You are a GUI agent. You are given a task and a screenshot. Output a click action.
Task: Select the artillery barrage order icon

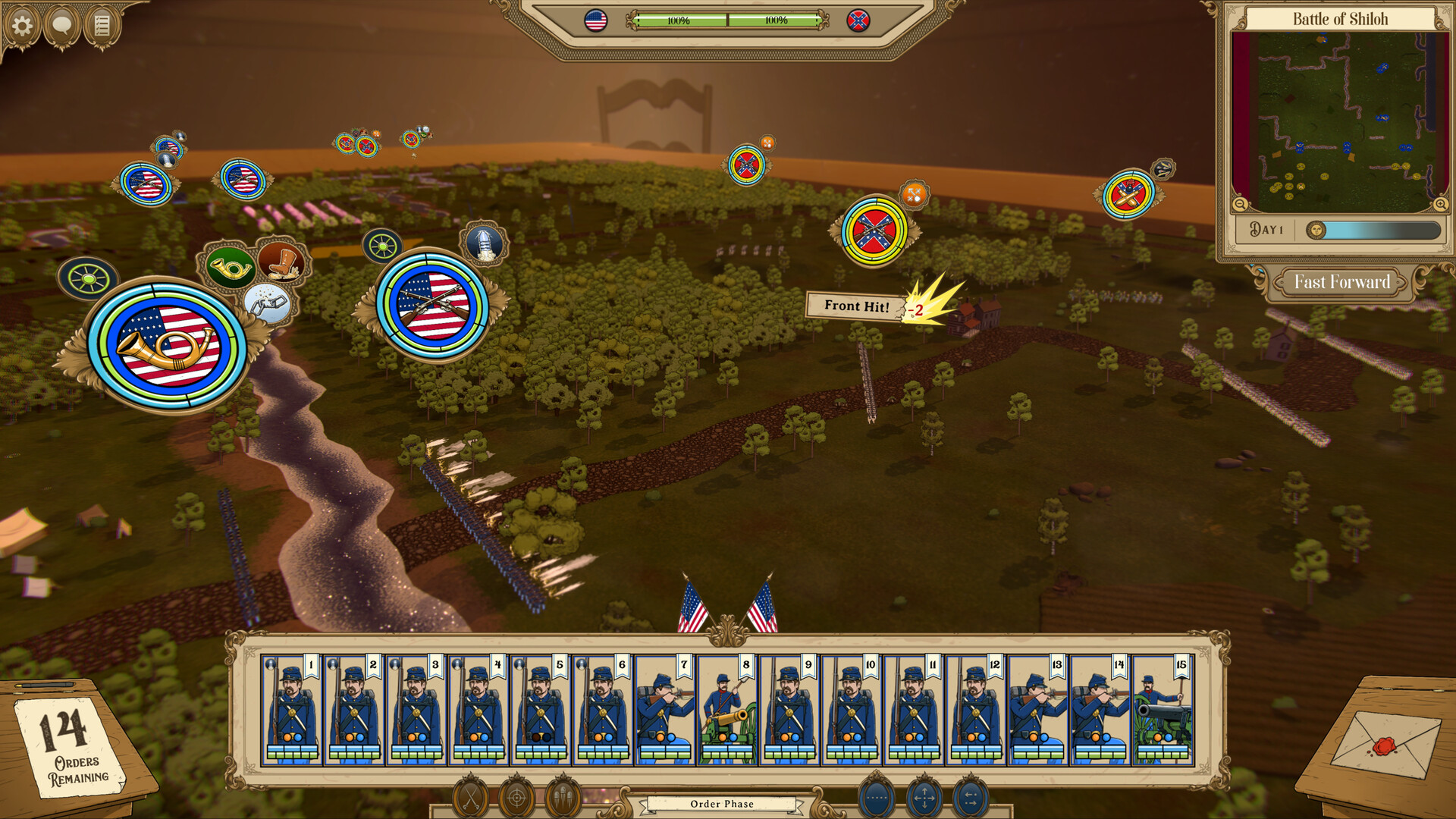(563, 797)
